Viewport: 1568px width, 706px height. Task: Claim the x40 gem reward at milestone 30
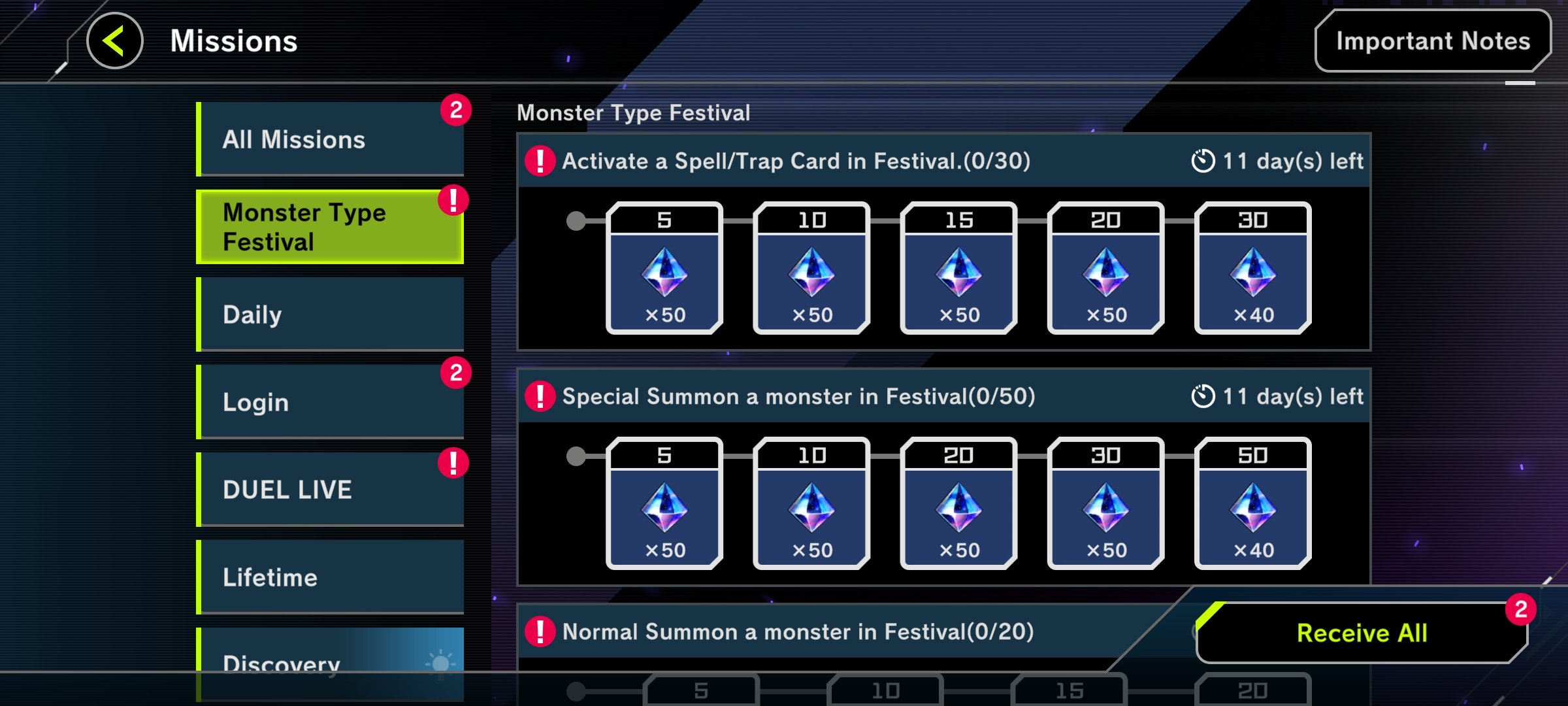[1252, 268]
